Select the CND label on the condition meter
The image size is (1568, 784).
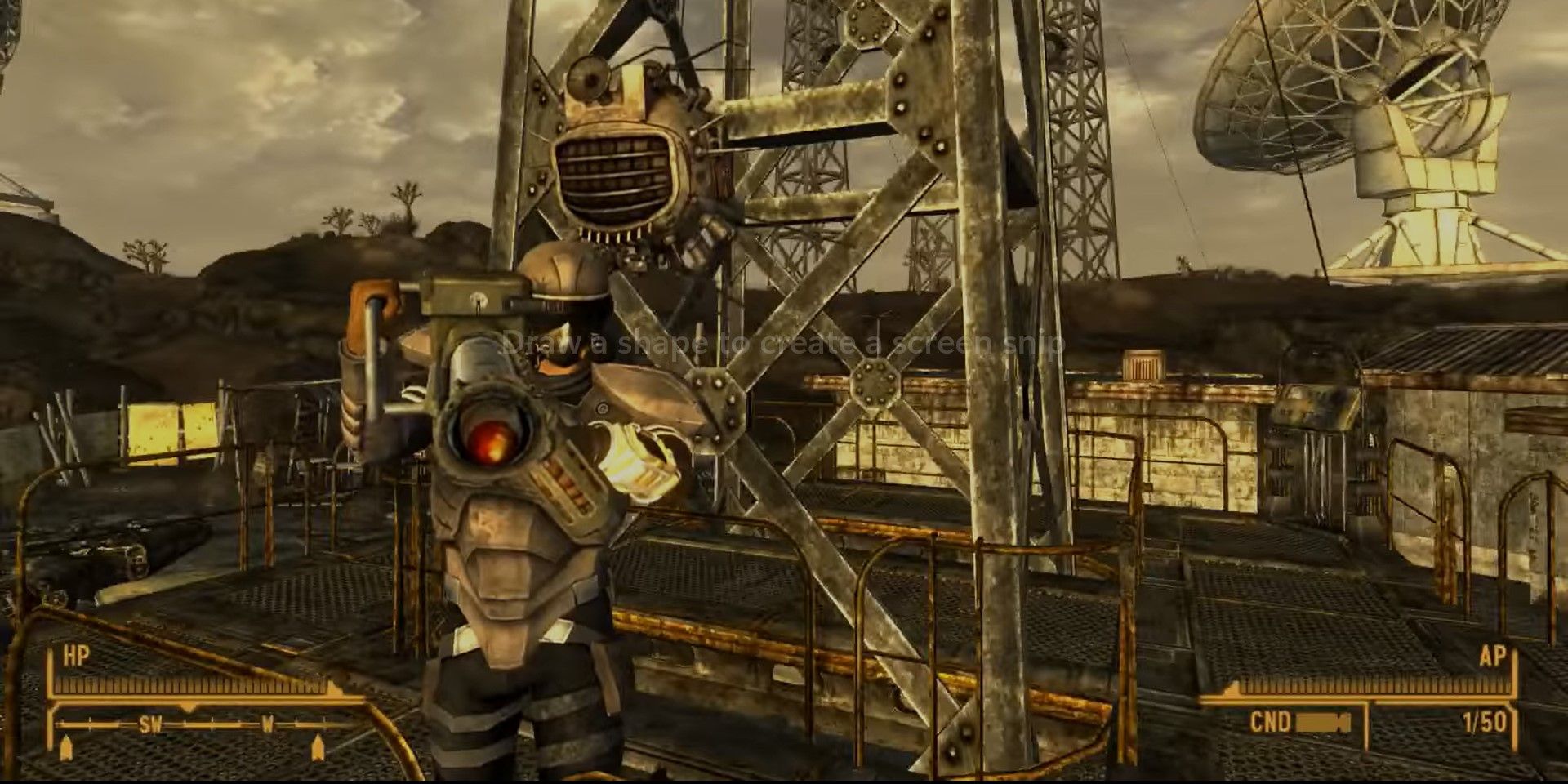click(1270, 720)
